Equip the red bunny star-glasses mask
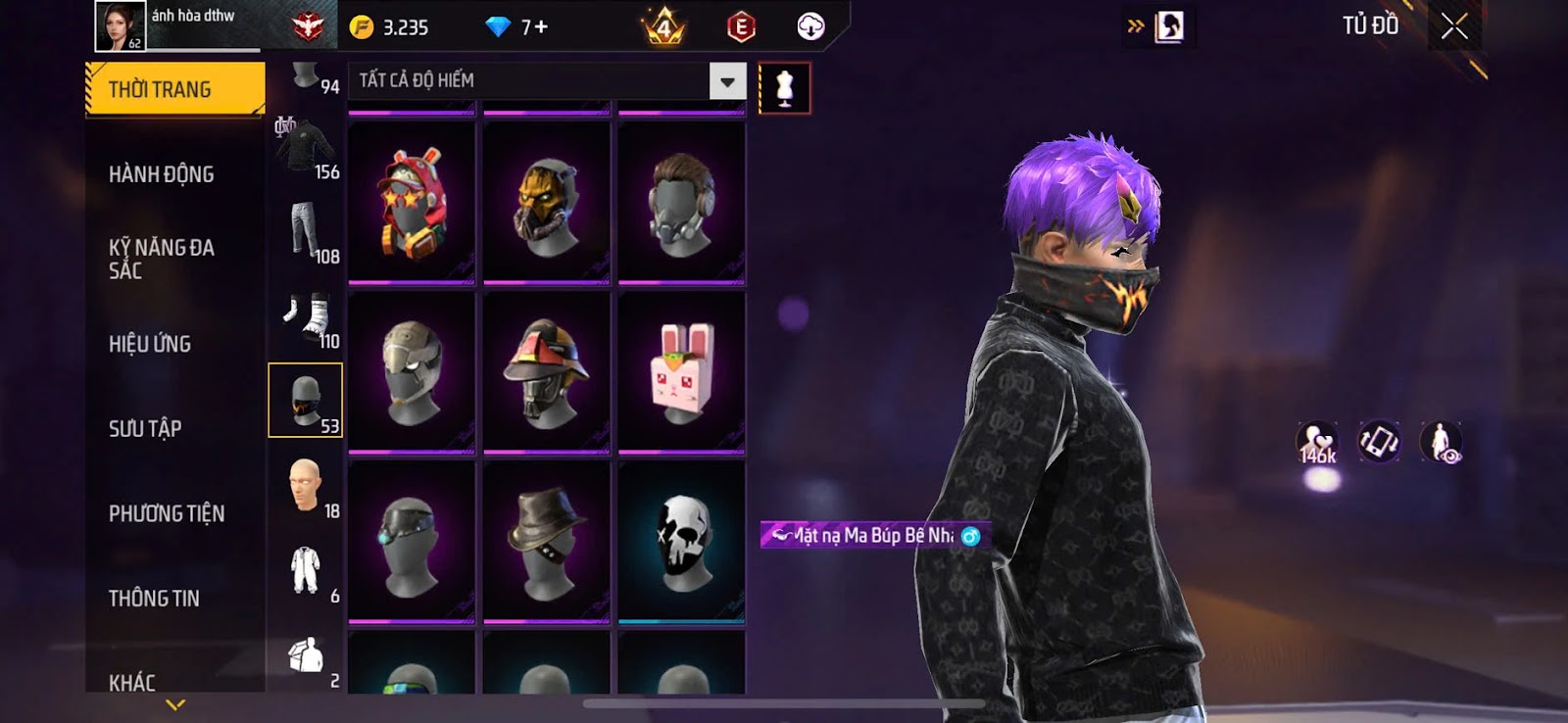The width and height of the screenshot is (1568, 723). point(413,203)
